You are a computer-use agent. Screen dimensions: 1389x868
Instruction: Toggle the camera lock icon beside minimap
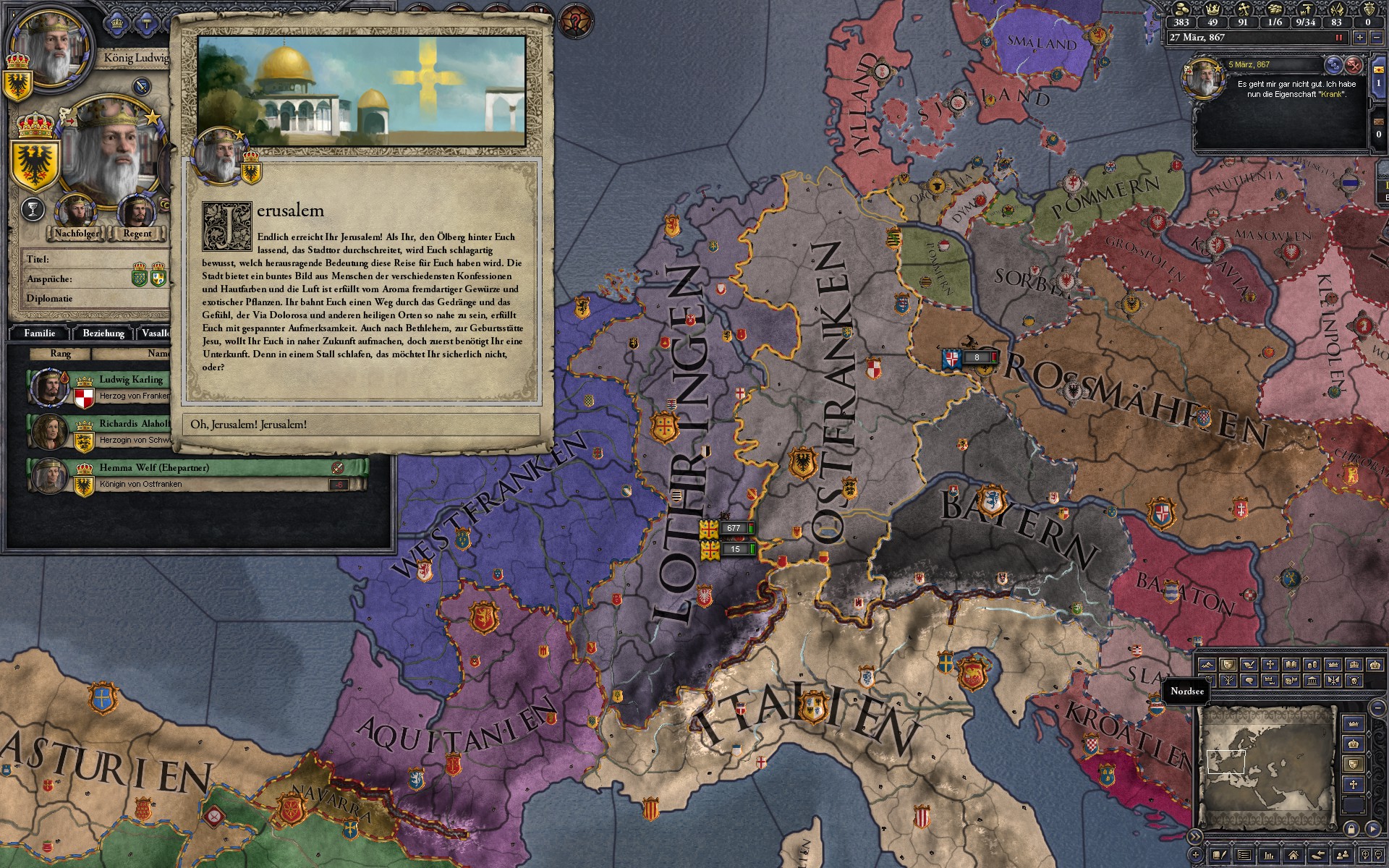[1351, 829]
